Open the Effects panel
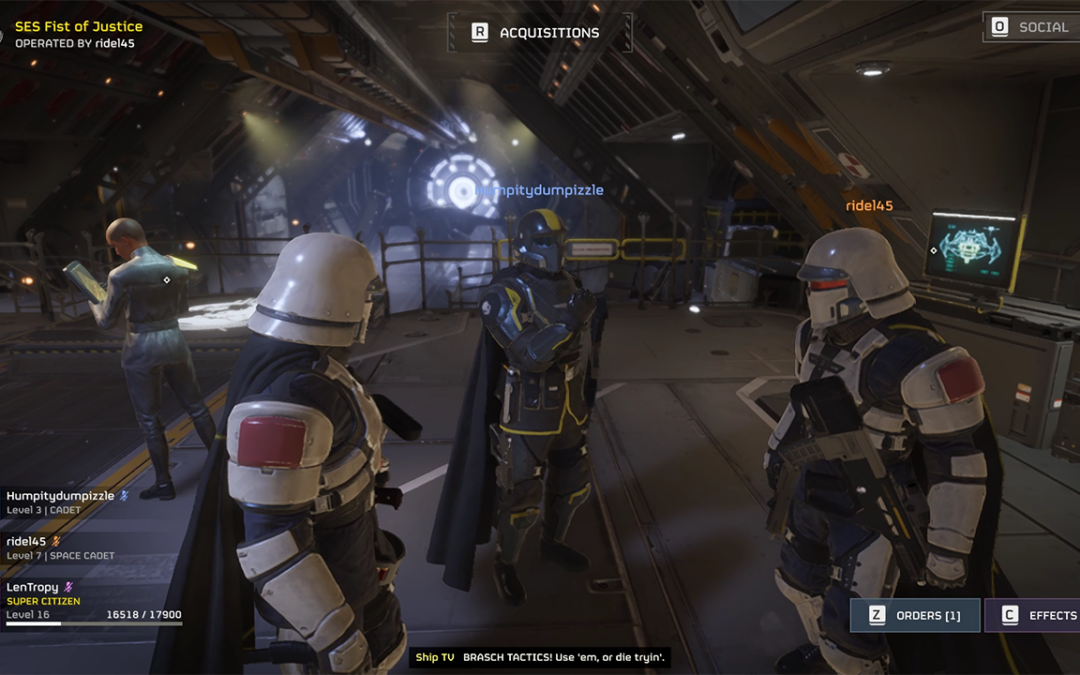The width and height of the screenshot is (1080, 675). tap(1036, 615)
